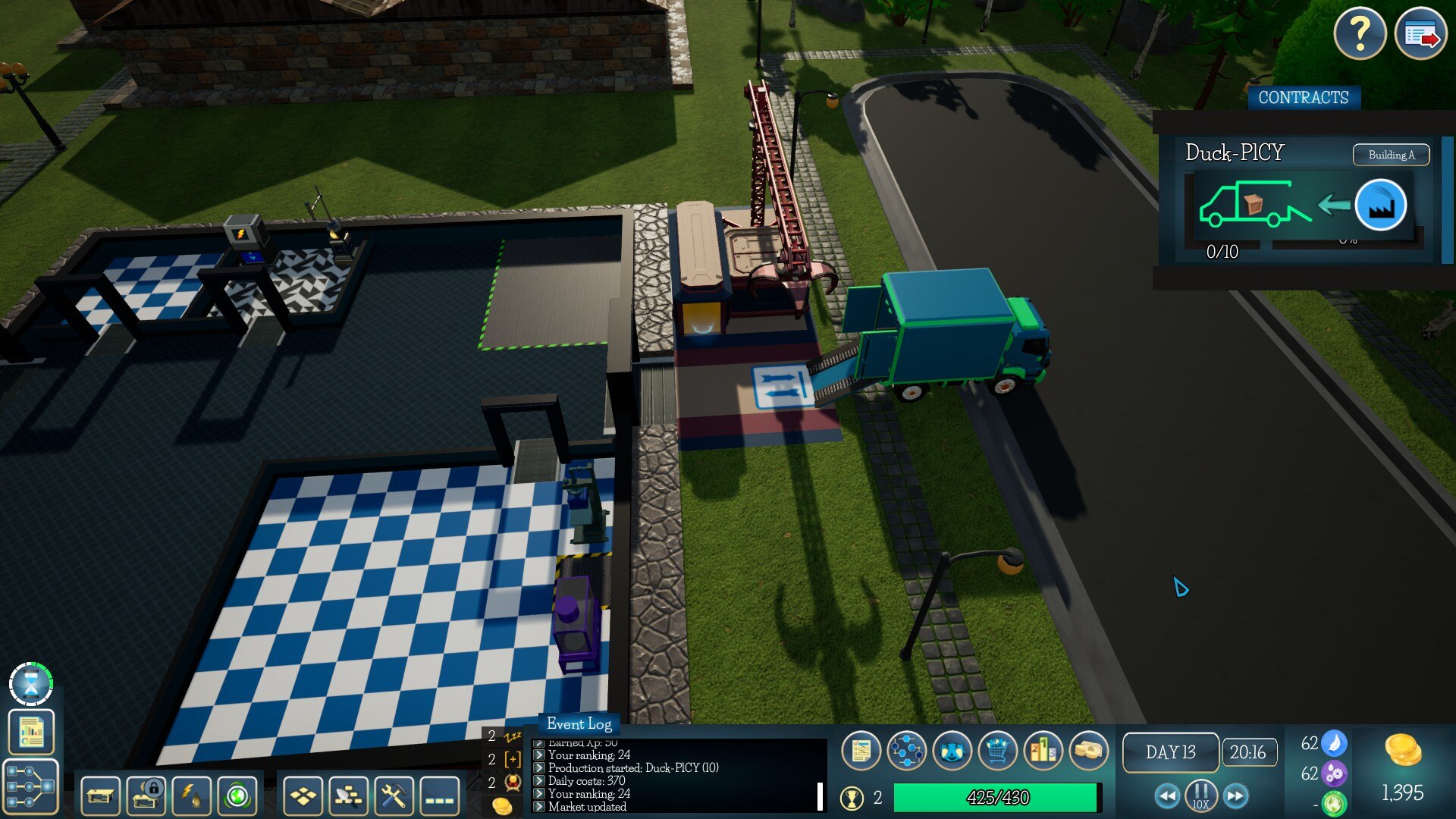
Task: Activate the wrench and hammer tool
Action: click(394, 796)
